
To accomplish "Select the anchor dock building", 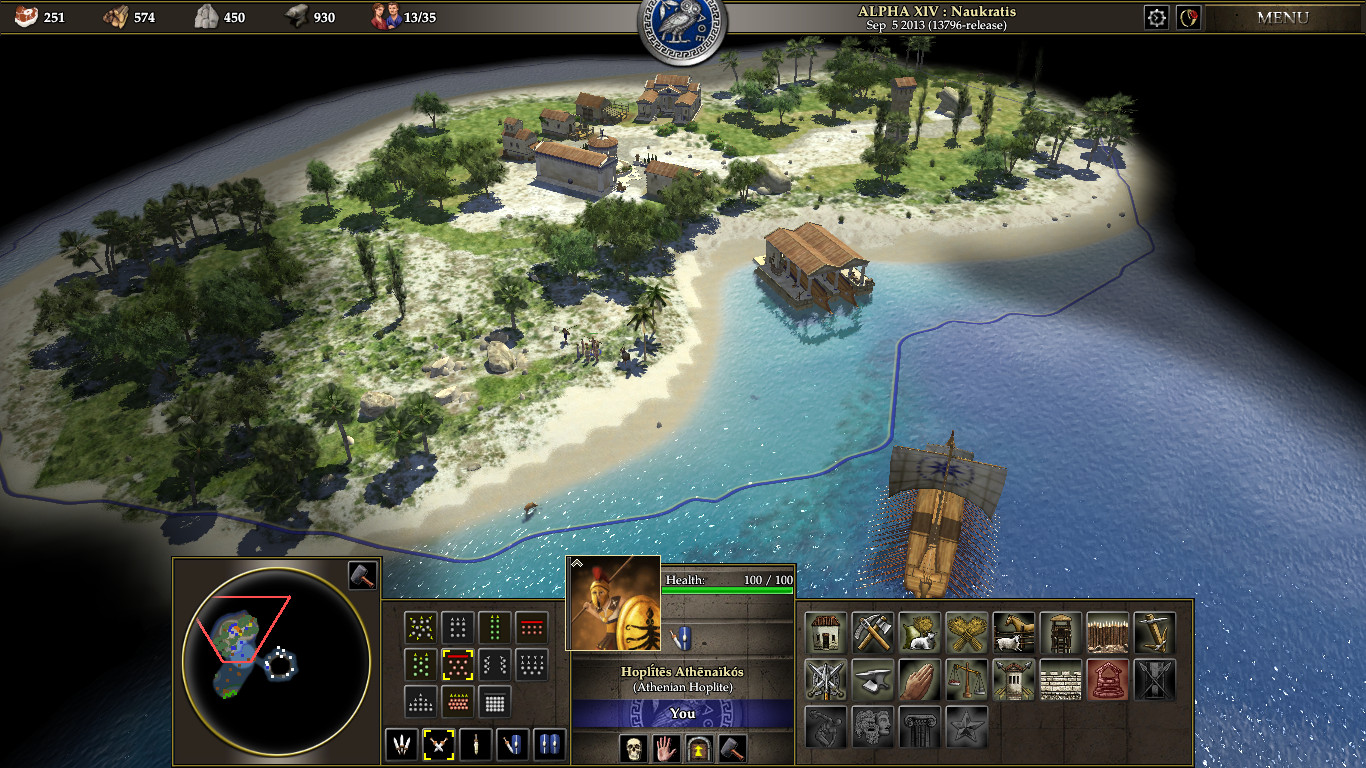I will coord(1154,633).
